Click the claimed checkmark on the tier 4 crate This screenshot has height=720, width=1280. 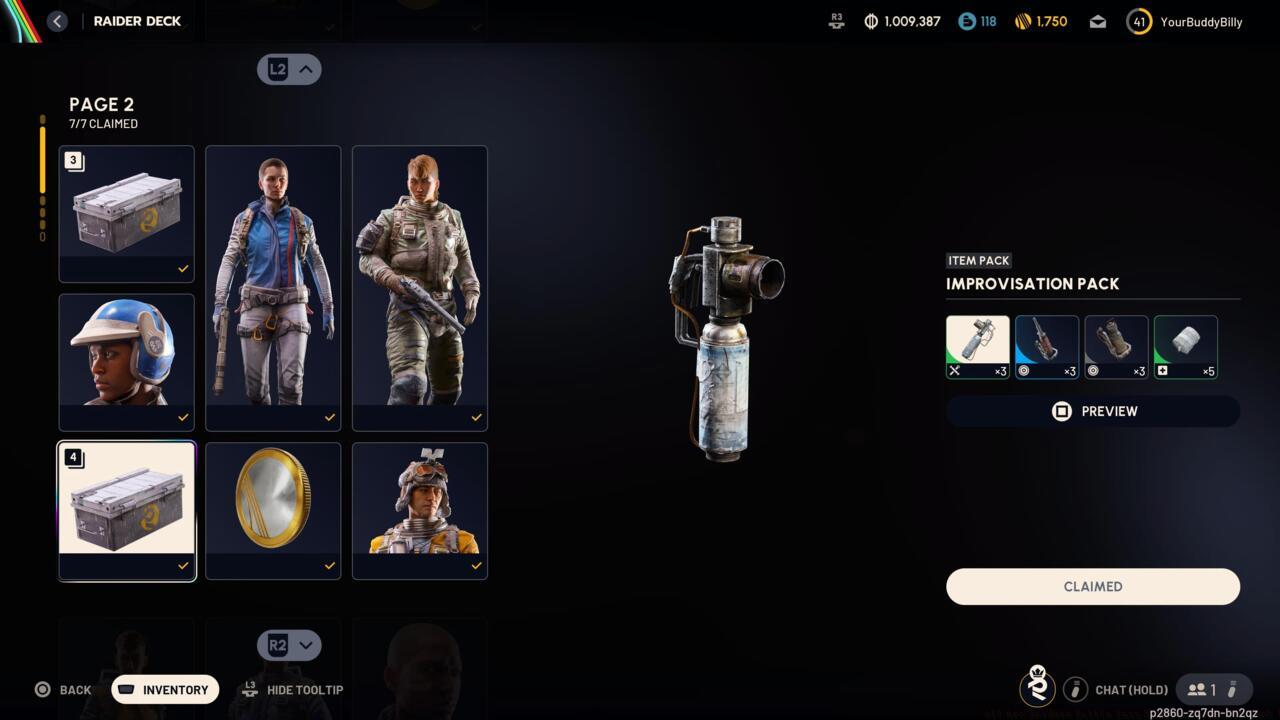[183, 565]
